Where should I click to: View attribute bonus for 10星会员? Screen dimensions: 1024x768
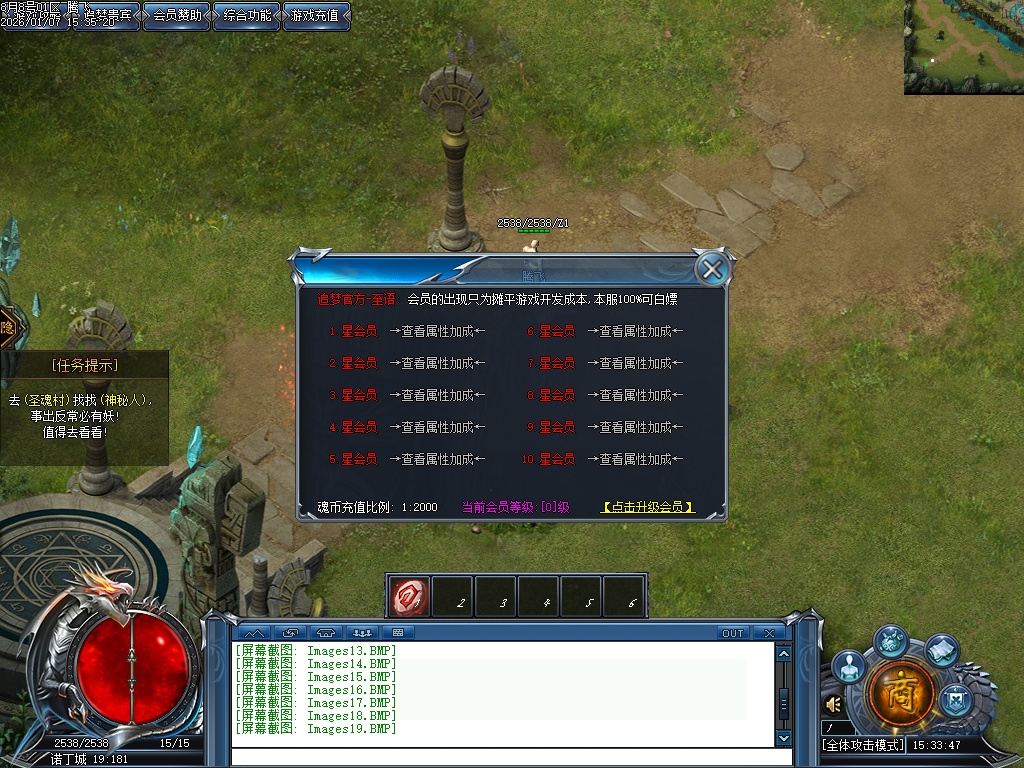coord(635,459)
